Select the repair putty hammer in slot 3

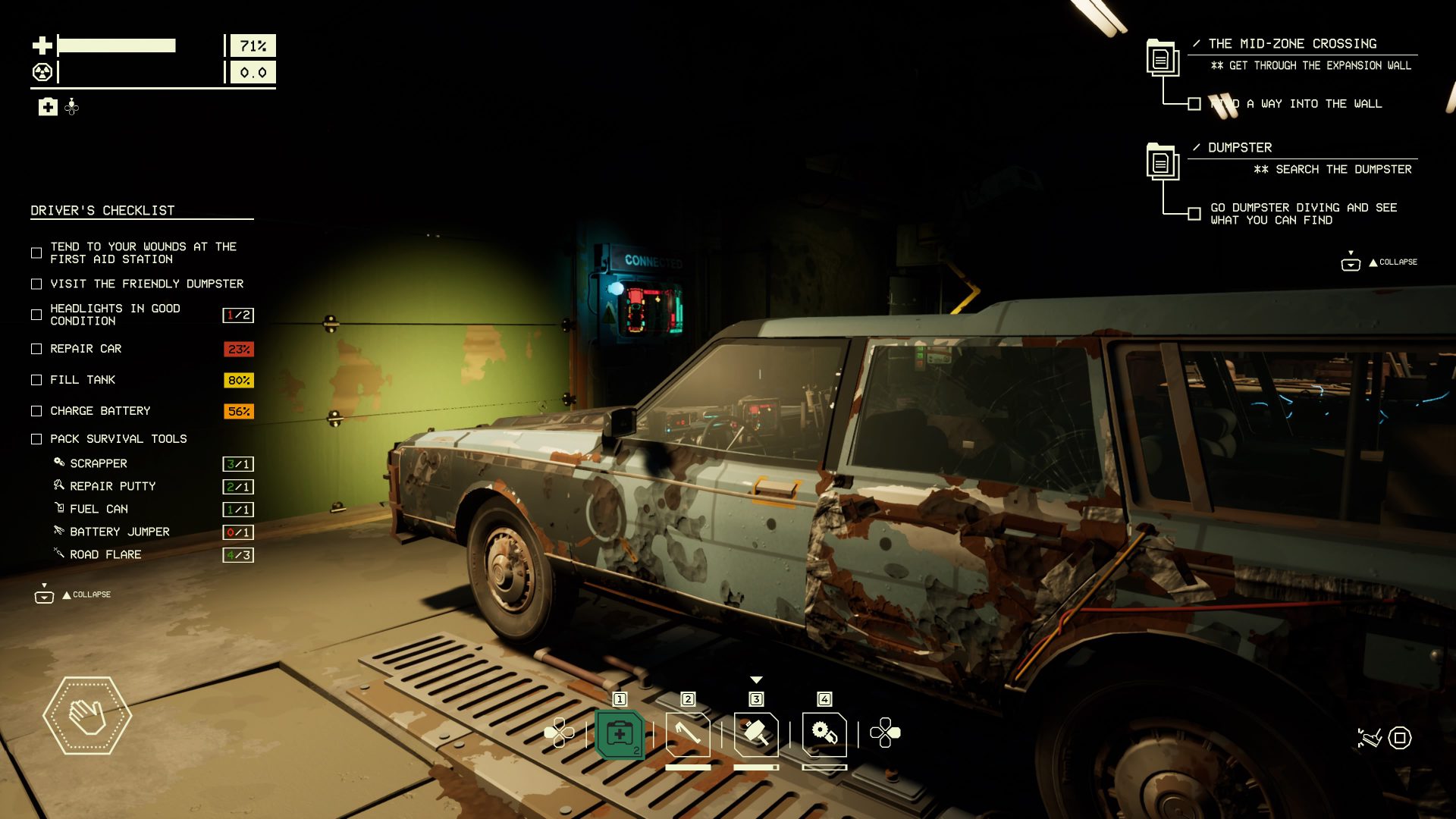pyautogui.click(x=756, y=733)
